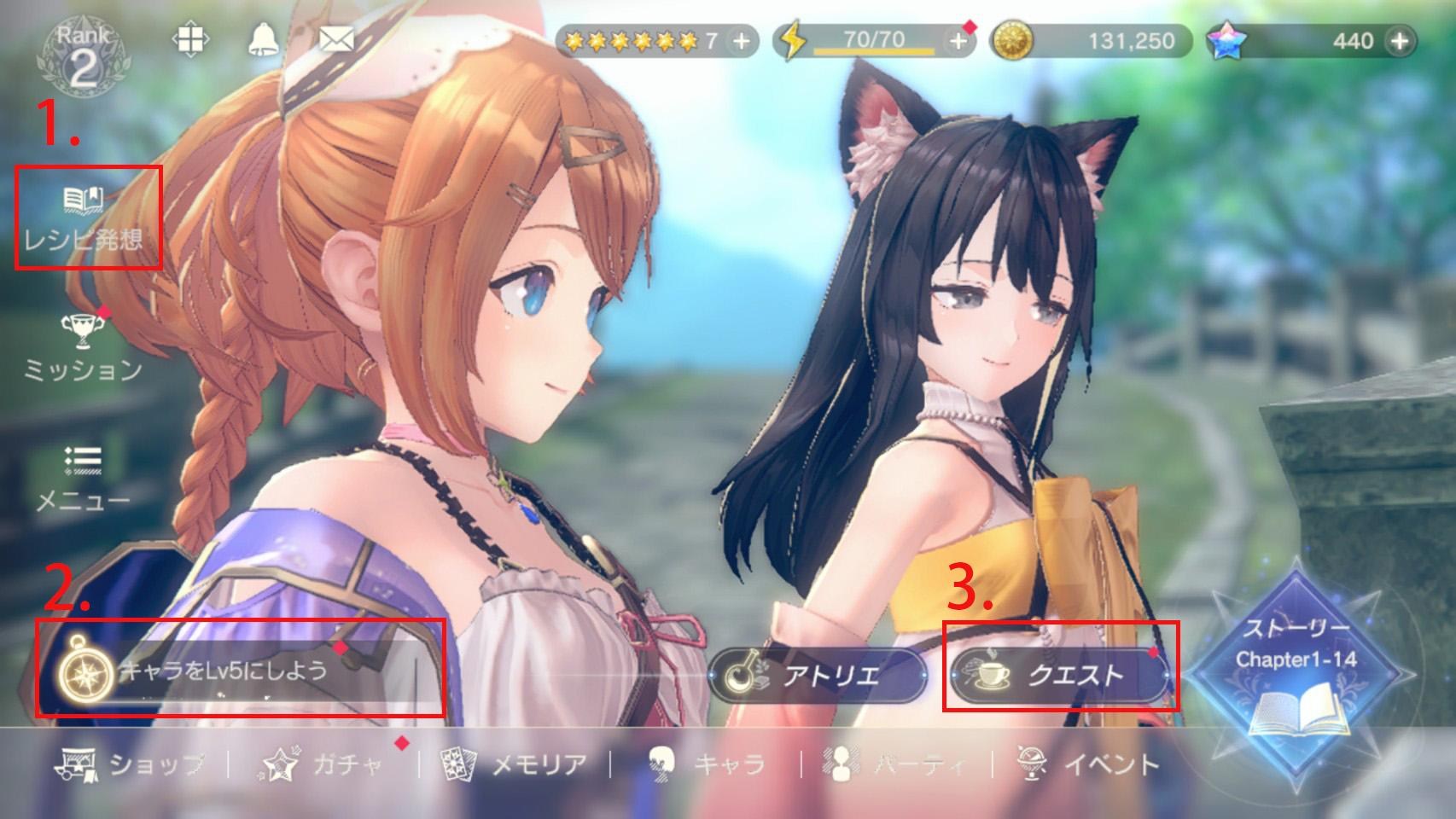Add rainbow star gems with plus button

(1400, 41)
